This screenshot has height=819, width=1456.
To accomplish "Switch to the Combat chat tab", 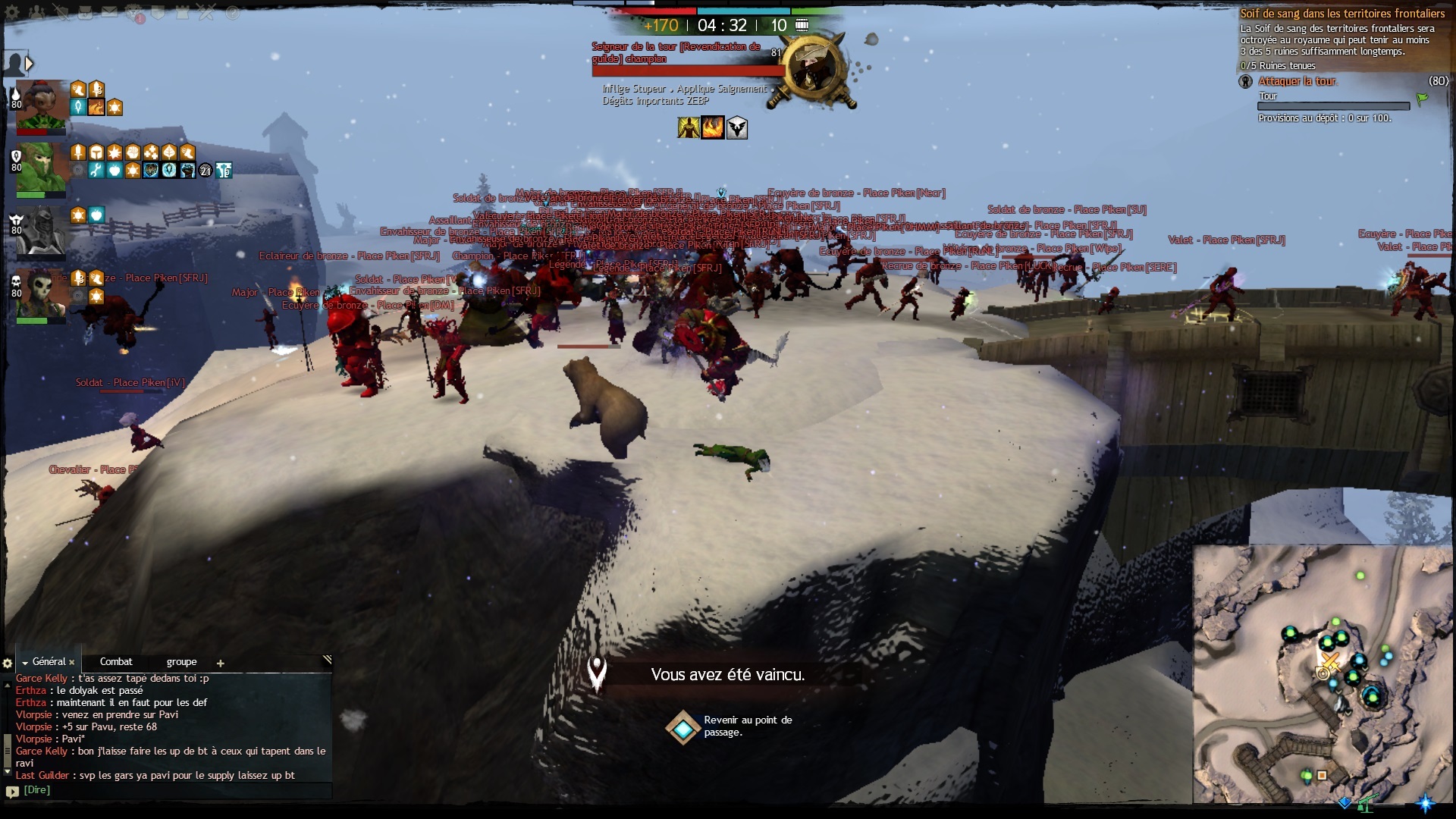I will (116, 662).
